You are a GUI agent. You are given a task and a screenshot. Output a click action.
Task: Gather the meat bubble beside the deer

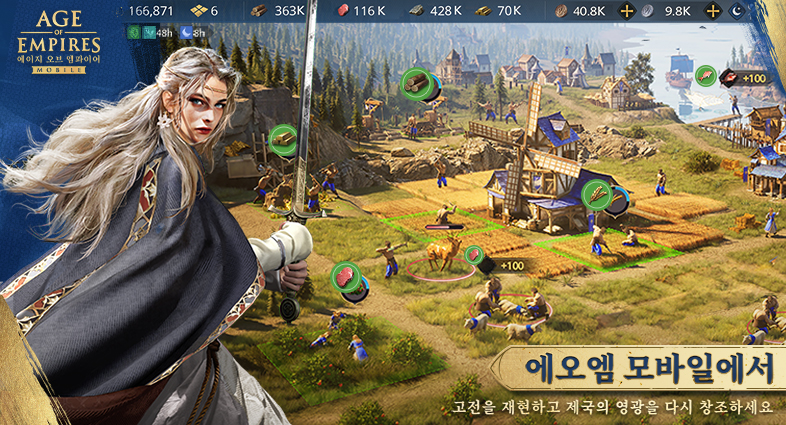point(474,256)
